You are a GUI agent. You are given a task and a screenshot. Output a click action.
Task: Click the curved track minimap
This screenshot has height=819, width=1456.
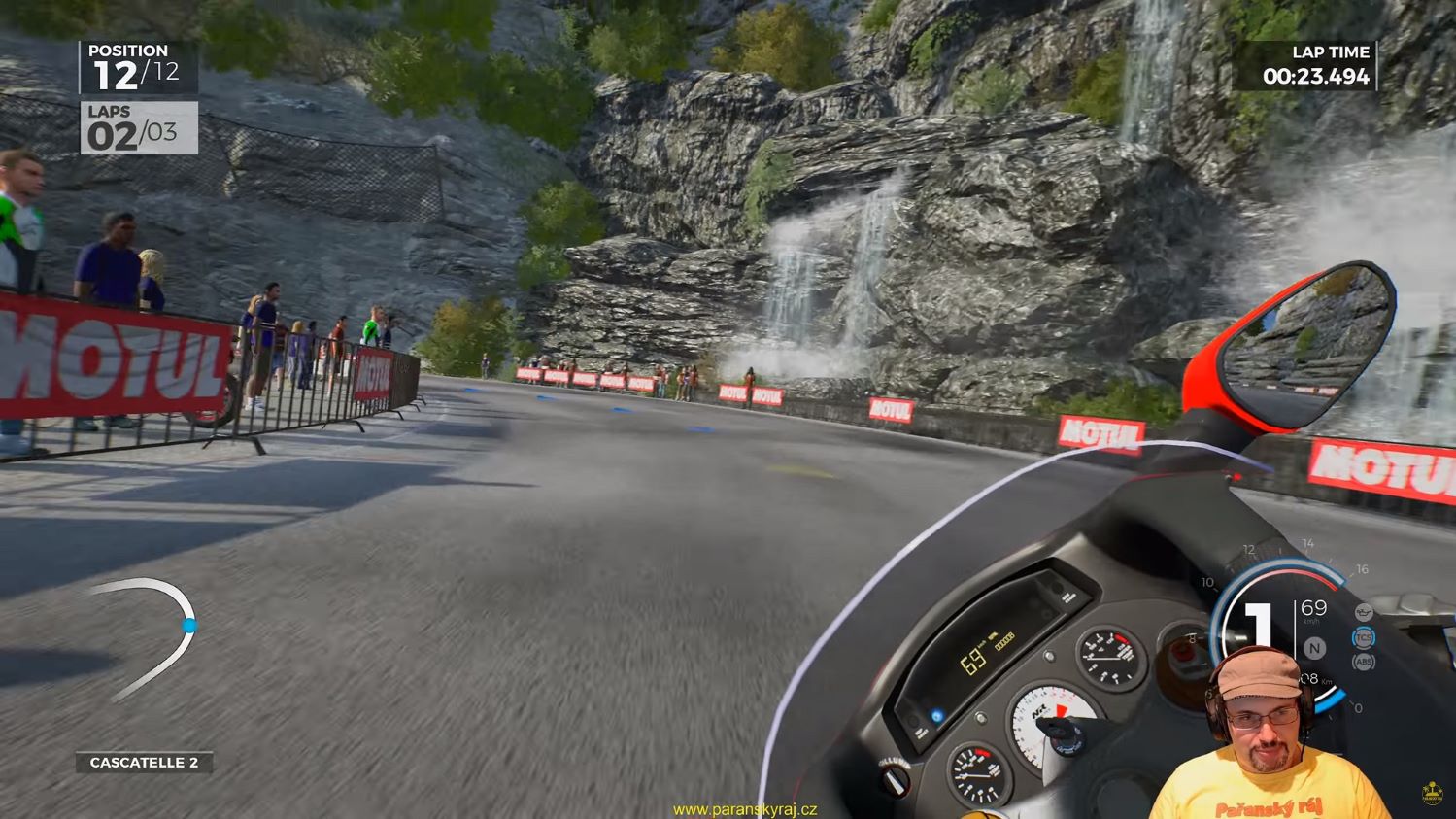(146, 636)
